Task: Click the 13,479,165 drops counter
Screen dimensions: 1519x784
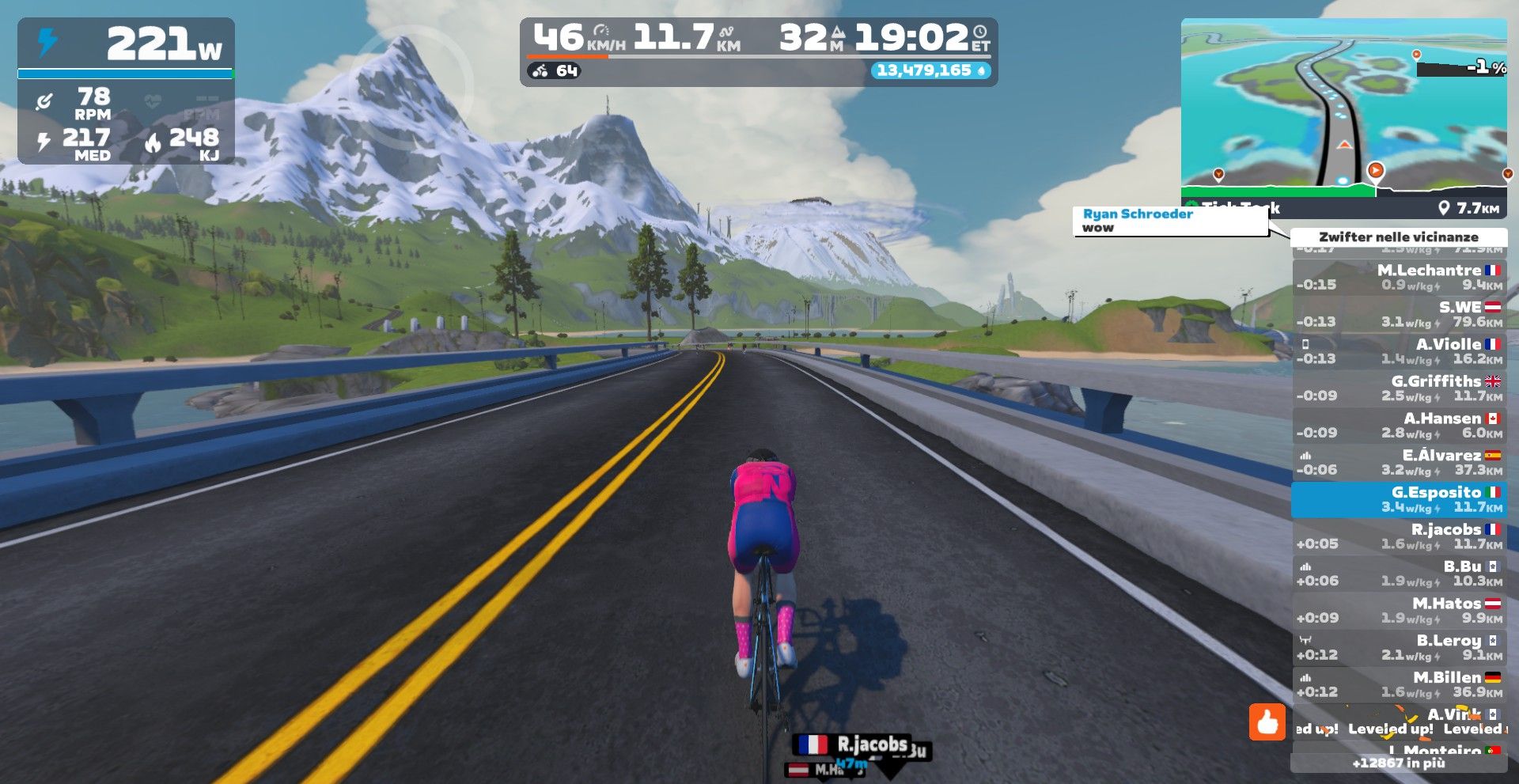Action: (930, 70)
